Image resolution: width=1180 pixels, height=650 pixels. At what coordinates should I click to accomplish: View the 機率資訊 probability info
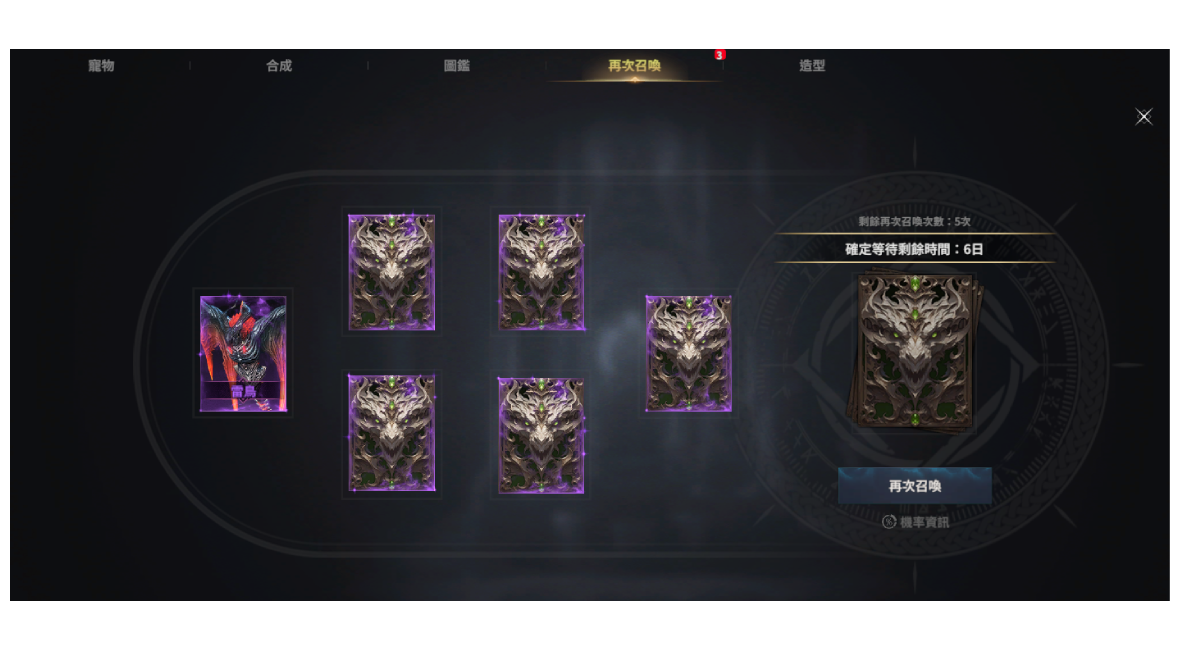[916, 522]
